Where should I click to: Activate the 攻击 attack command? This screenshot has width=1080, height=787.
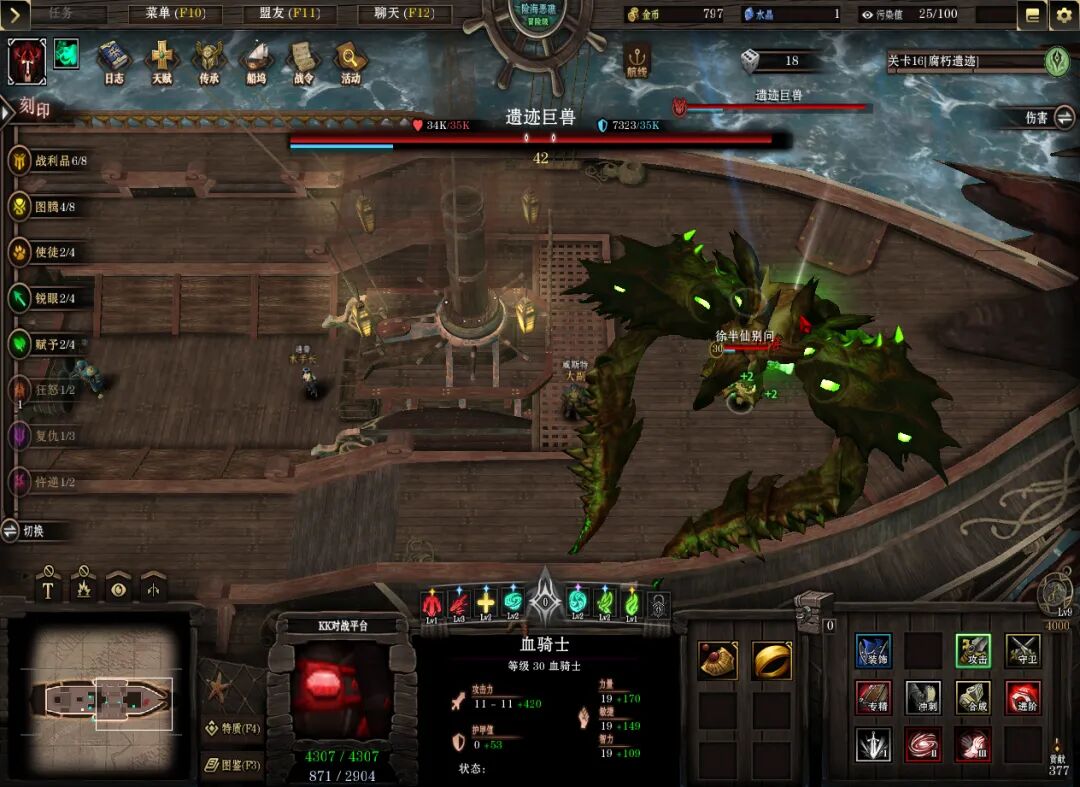[x=972, y=651]
